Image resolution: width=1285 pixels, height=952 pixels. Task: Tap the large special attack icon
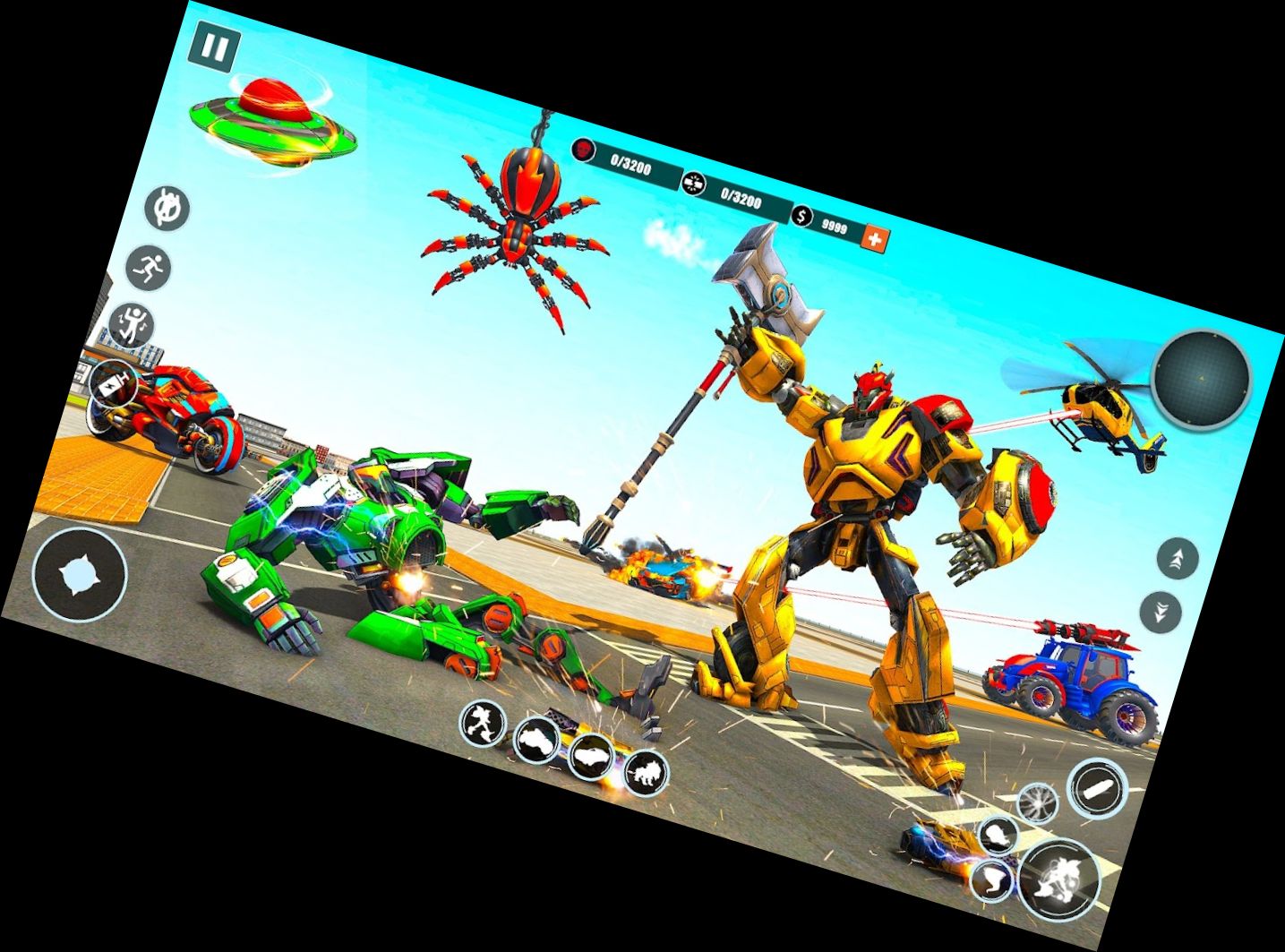pos(1058,880)
